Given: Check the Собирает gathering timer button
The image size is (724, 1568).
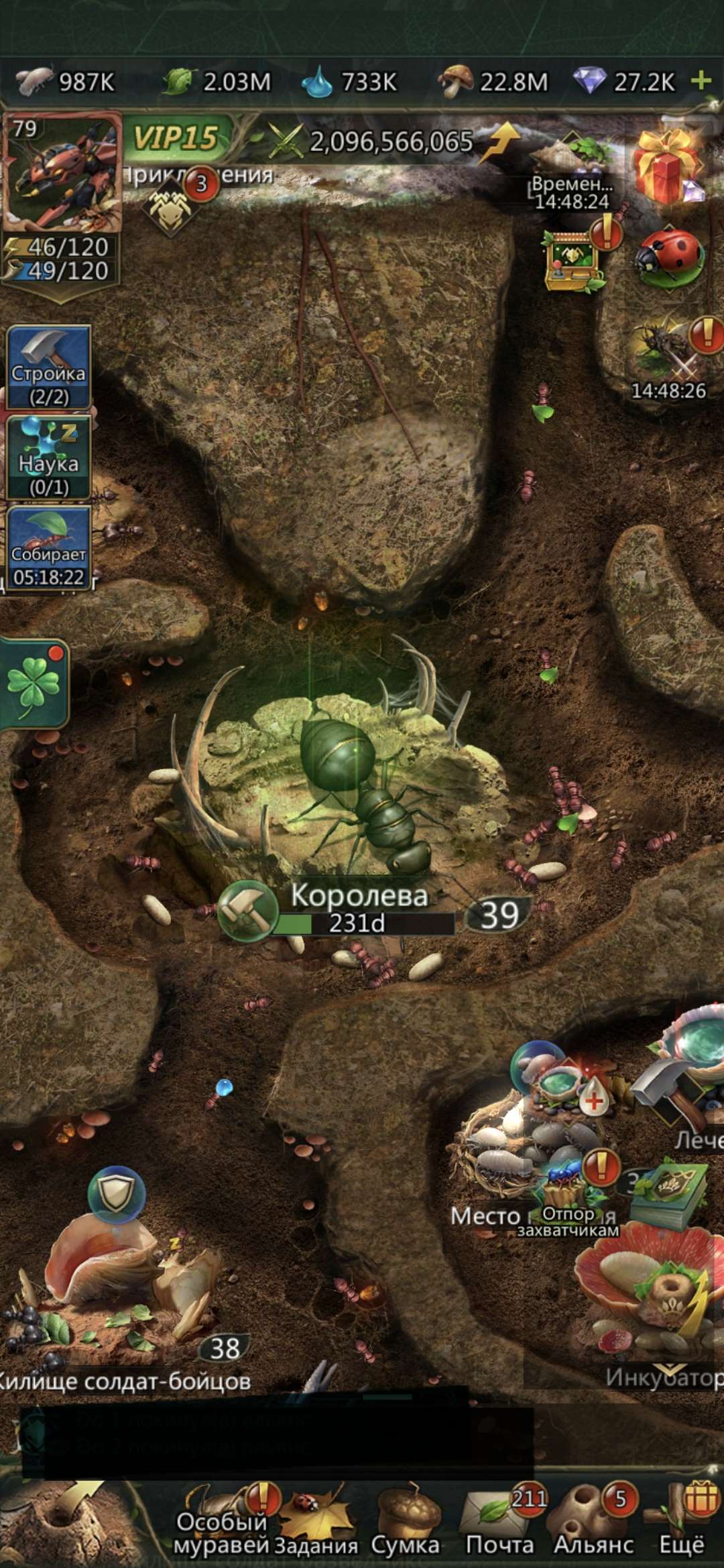Looking at the screenshot, I should [48, 548].
